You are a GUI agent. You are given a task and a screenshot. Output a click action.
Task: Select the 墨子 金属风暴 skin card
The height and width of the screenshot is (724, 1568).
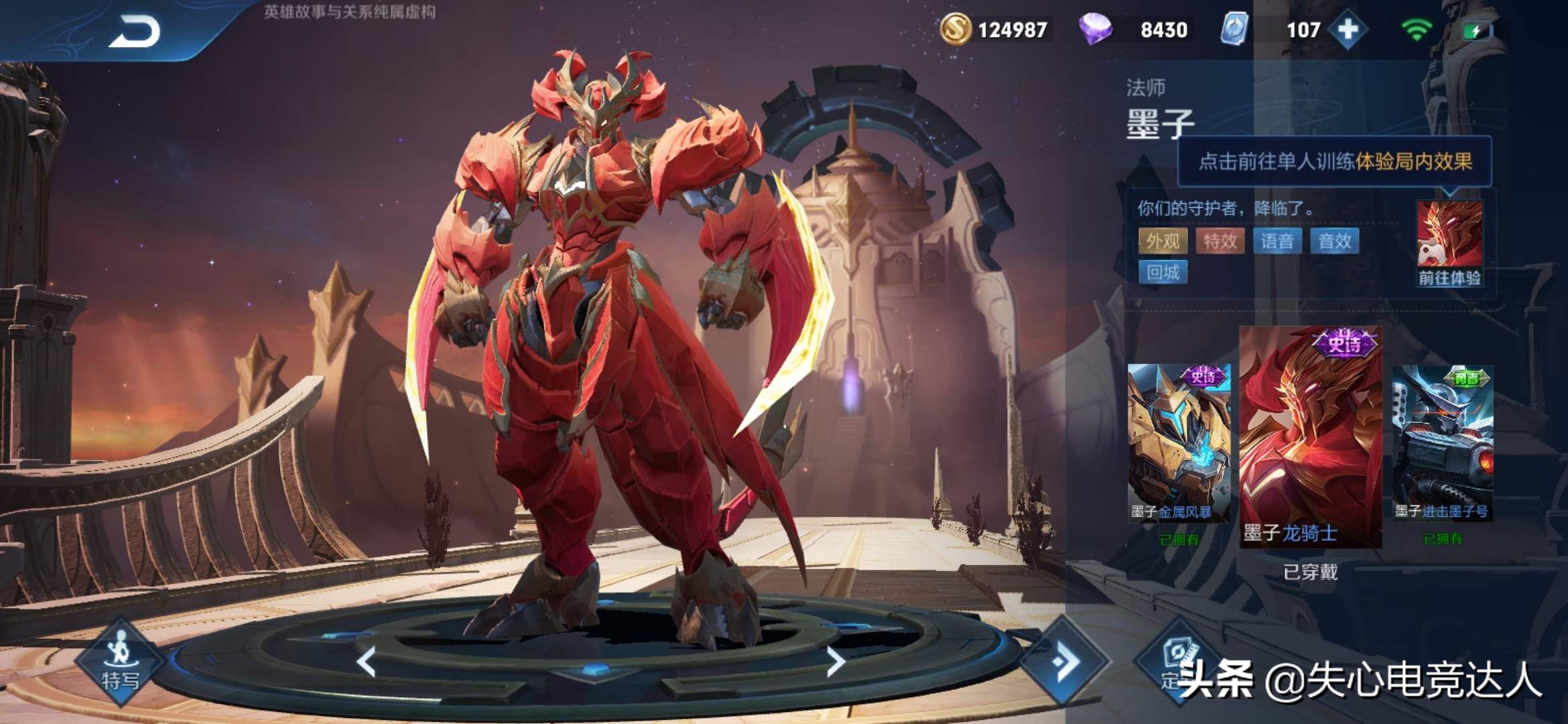[1179, 444]
